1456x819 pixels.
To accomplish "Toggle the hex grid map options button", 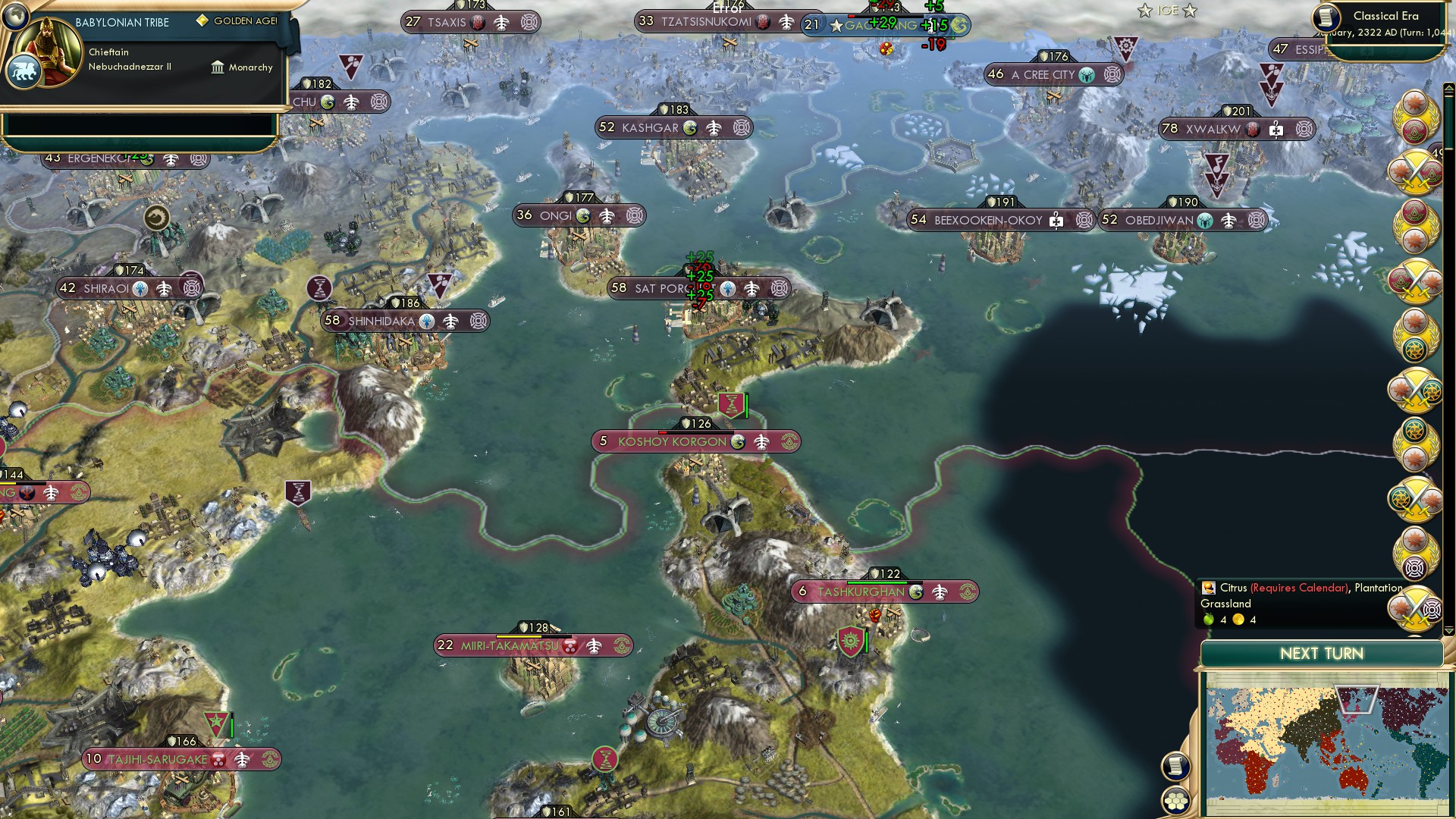I will pyautogui.click(x=1175, y=801).
